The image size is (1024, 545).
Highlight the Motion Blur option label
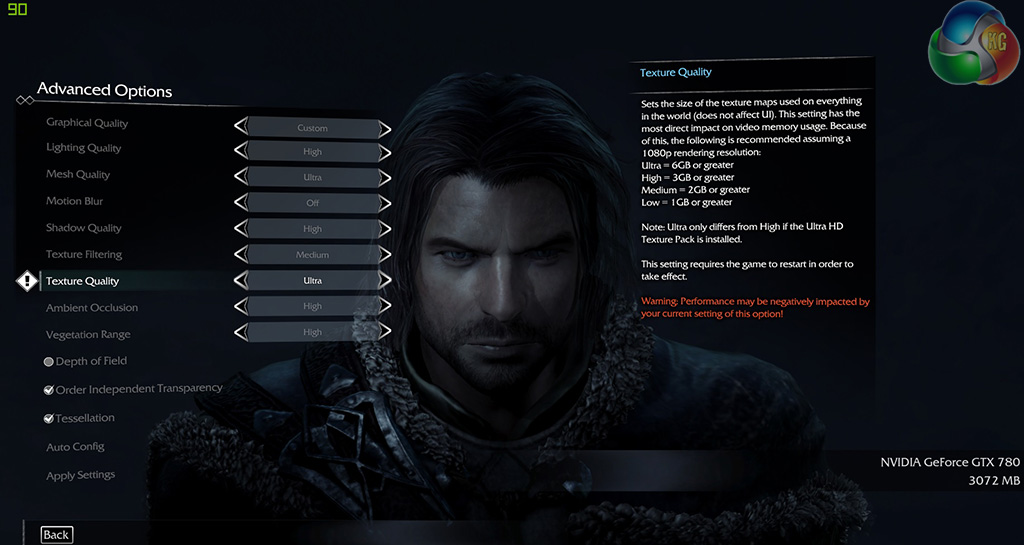[x=74, y=202]
